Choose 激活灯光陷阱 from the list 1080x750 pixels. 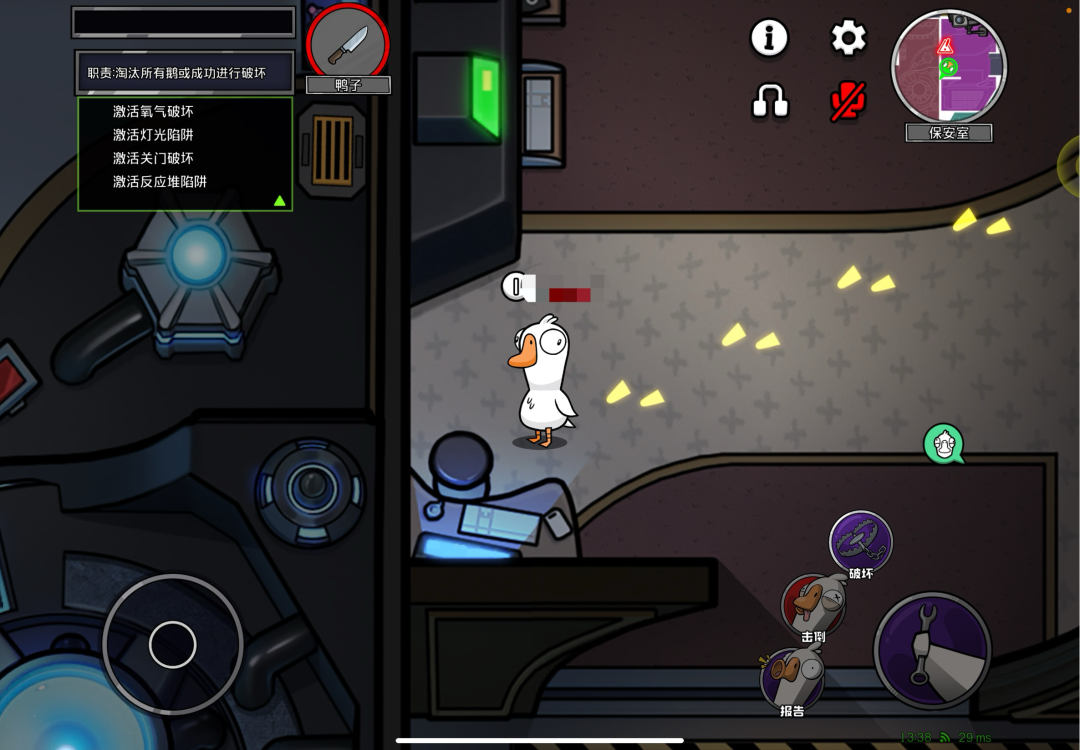(x=153, y=134)
